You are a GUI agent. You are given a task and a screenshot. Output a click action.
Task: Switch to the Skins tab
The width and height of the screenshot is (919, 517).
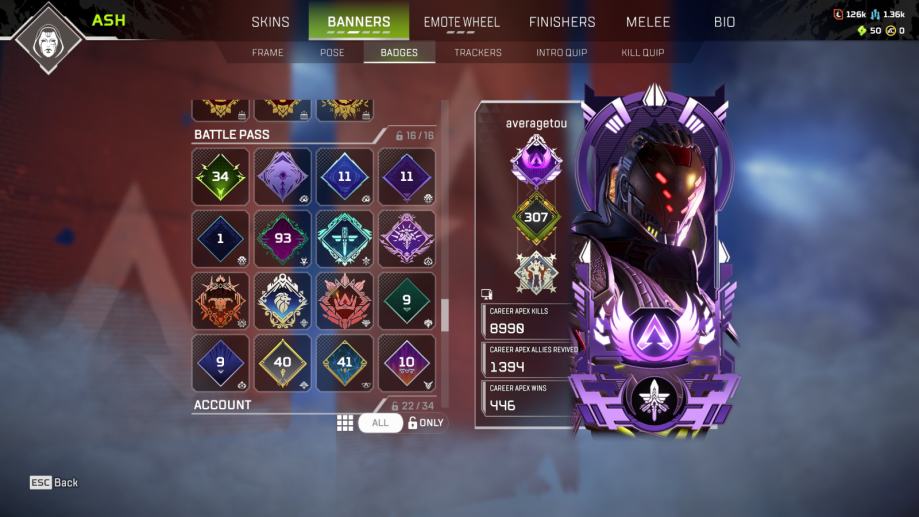[x=270, y=22]
